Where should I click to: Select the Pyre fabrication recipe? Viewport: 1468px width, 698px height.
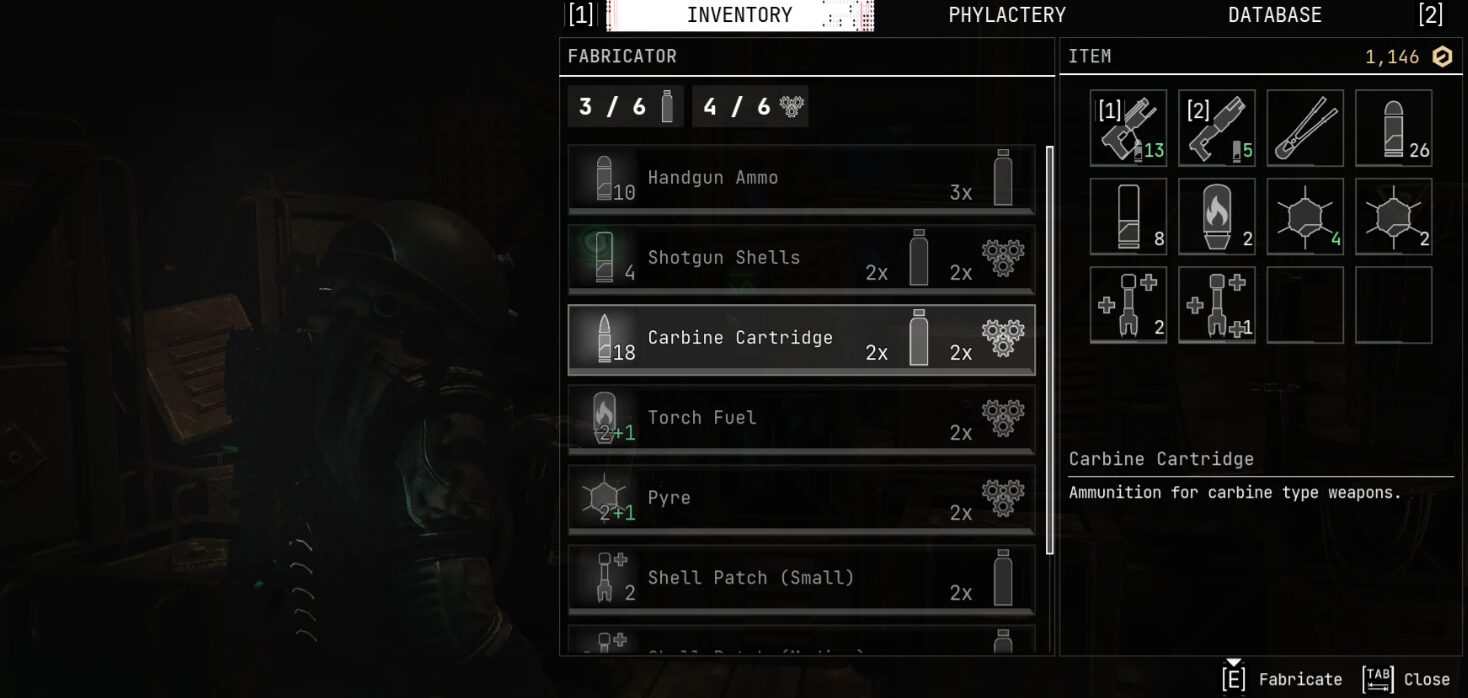pyautogui.click(x=801, y=499)
